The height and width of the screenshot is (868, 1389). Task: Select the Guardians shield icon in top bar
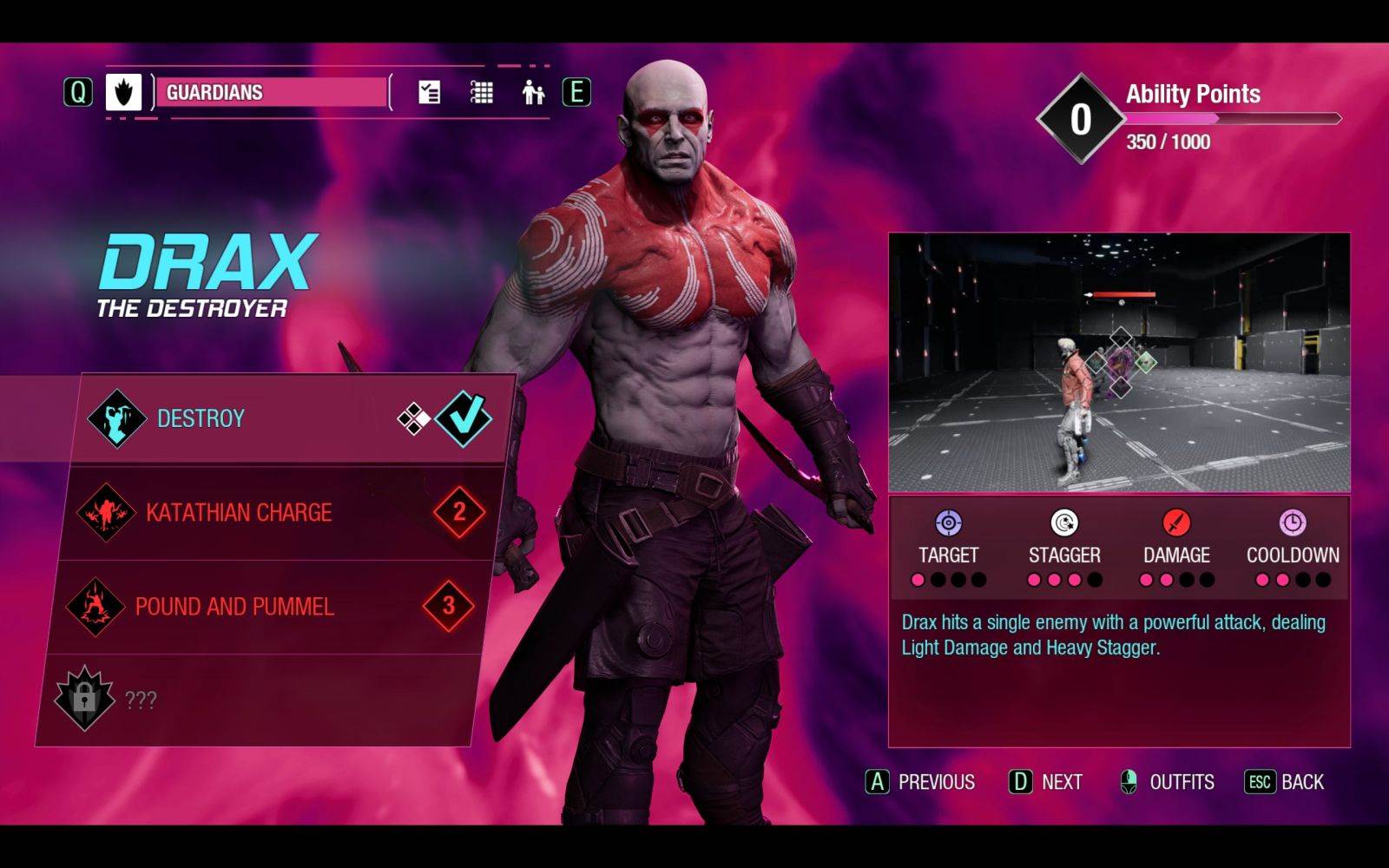click(124, 92)
